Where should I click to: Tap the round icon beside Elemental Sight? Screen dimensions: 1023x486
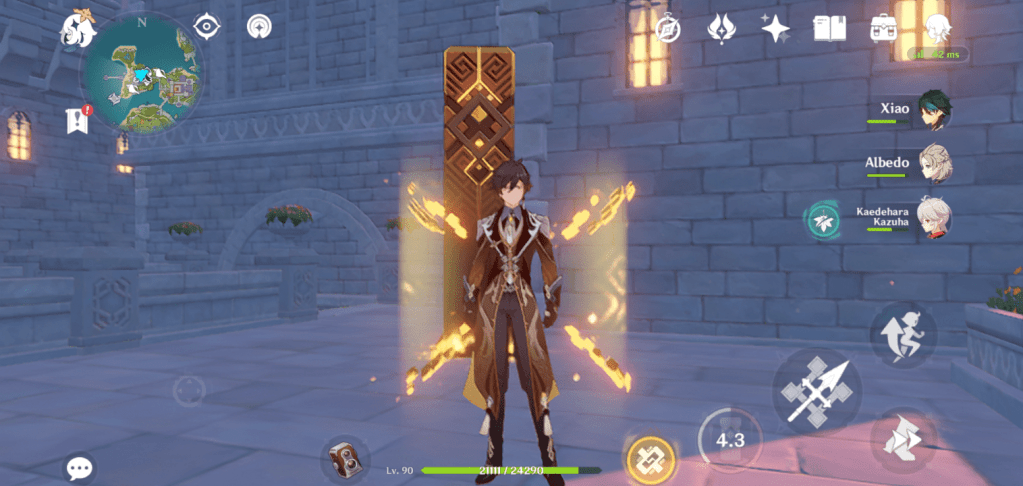click(x=260, y=26)
